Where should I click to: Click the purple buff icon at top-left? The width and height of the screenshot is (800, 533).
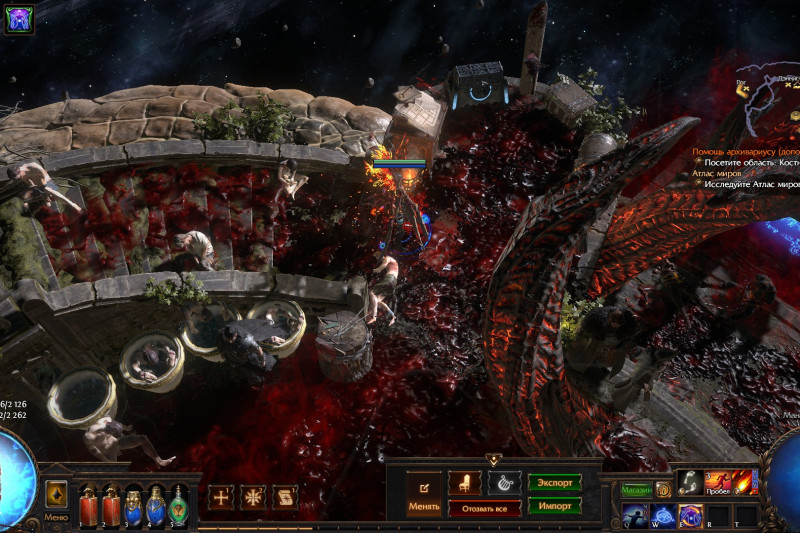(x=19, y=17)
